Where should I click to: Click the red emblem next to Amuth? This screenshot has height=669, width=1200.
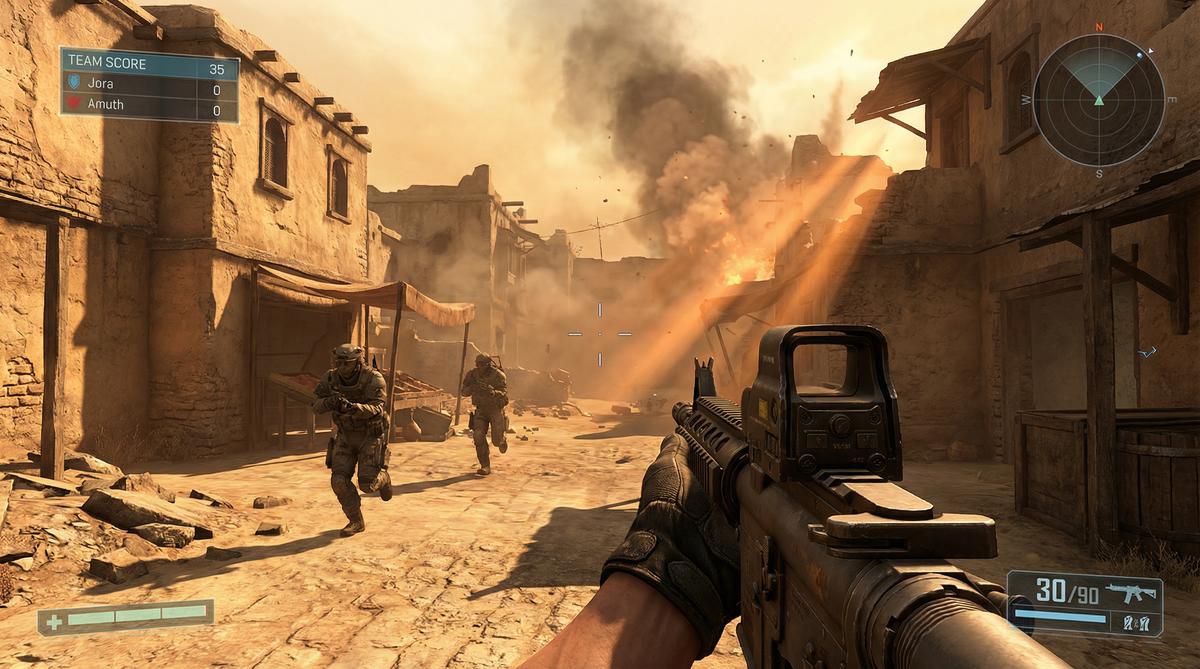point(72,104)
